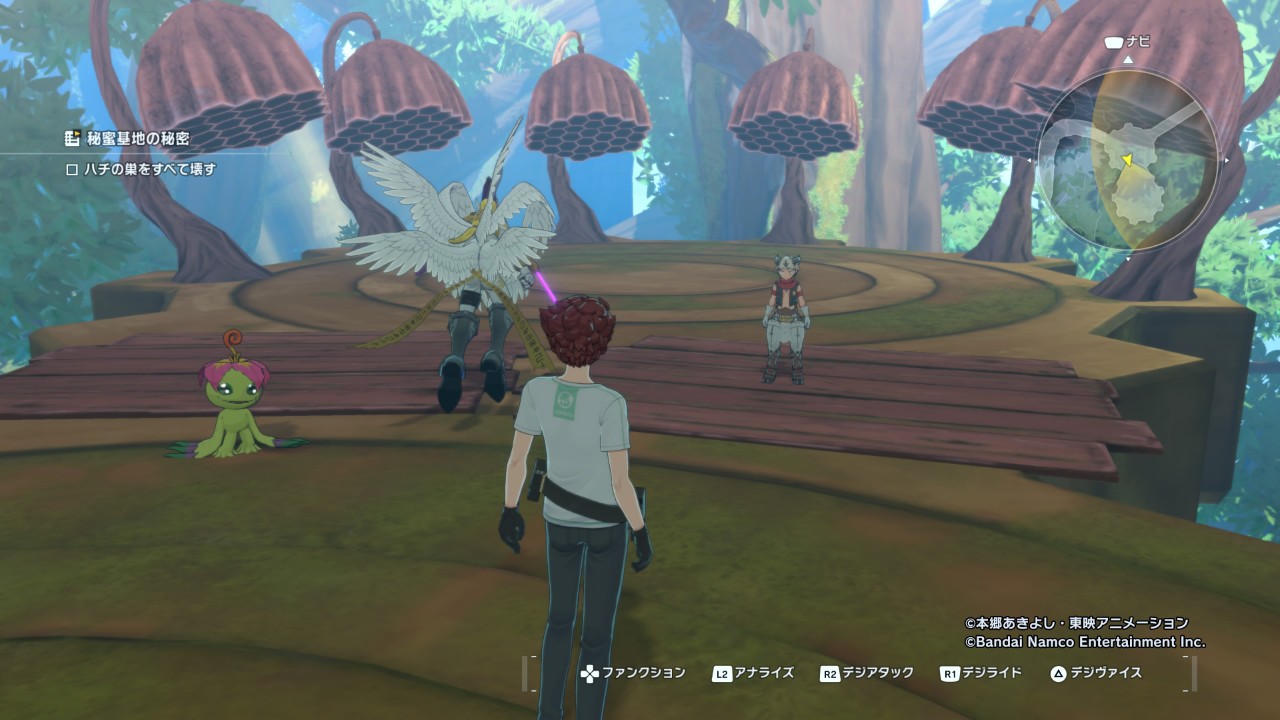Select the 秘蜜基地の秘密 quest tracker title
1280x720 pixels.
click(x=137, y=139)
